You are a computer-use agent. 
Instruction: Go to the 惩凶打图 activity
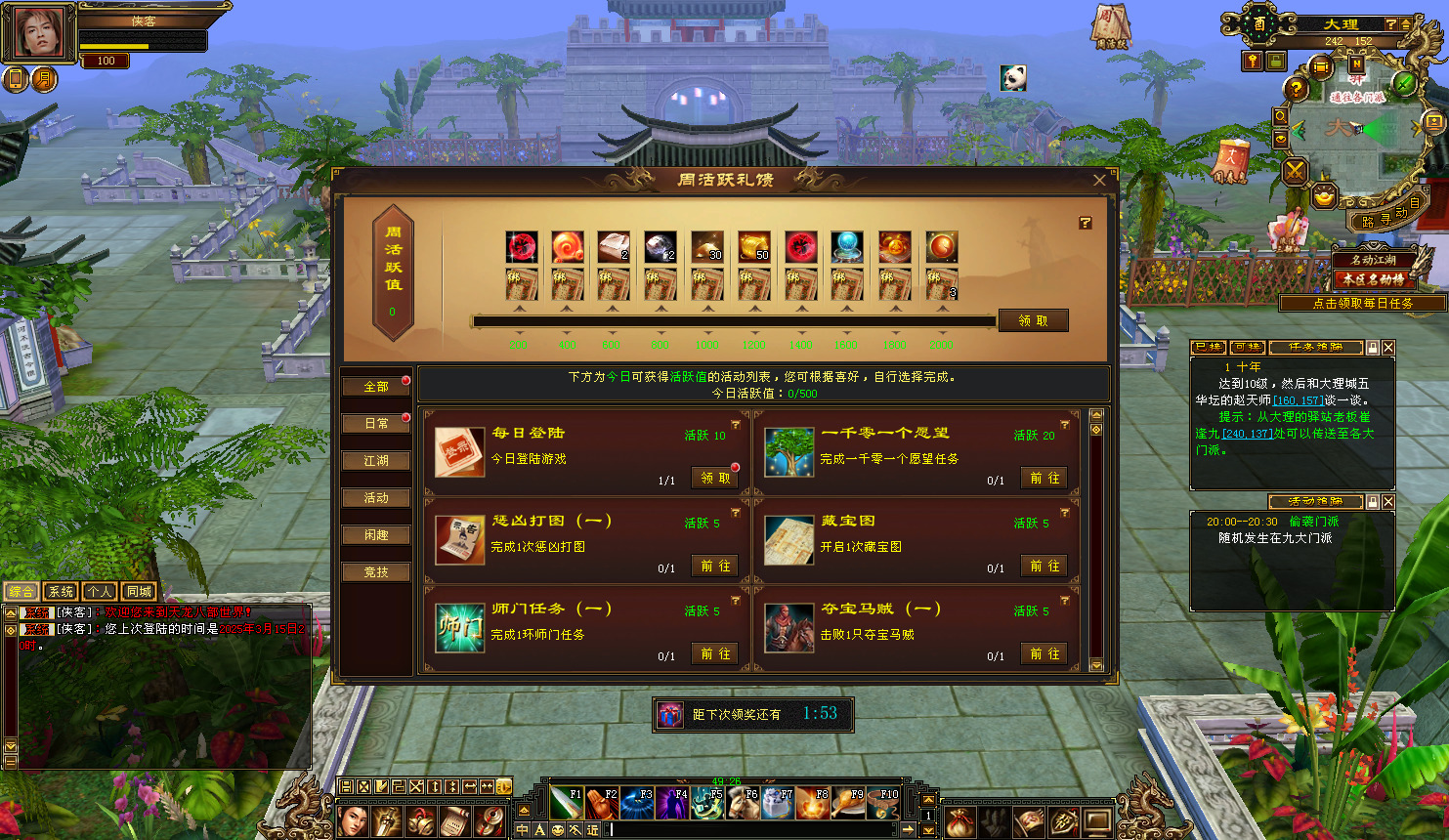click(715, 566)
